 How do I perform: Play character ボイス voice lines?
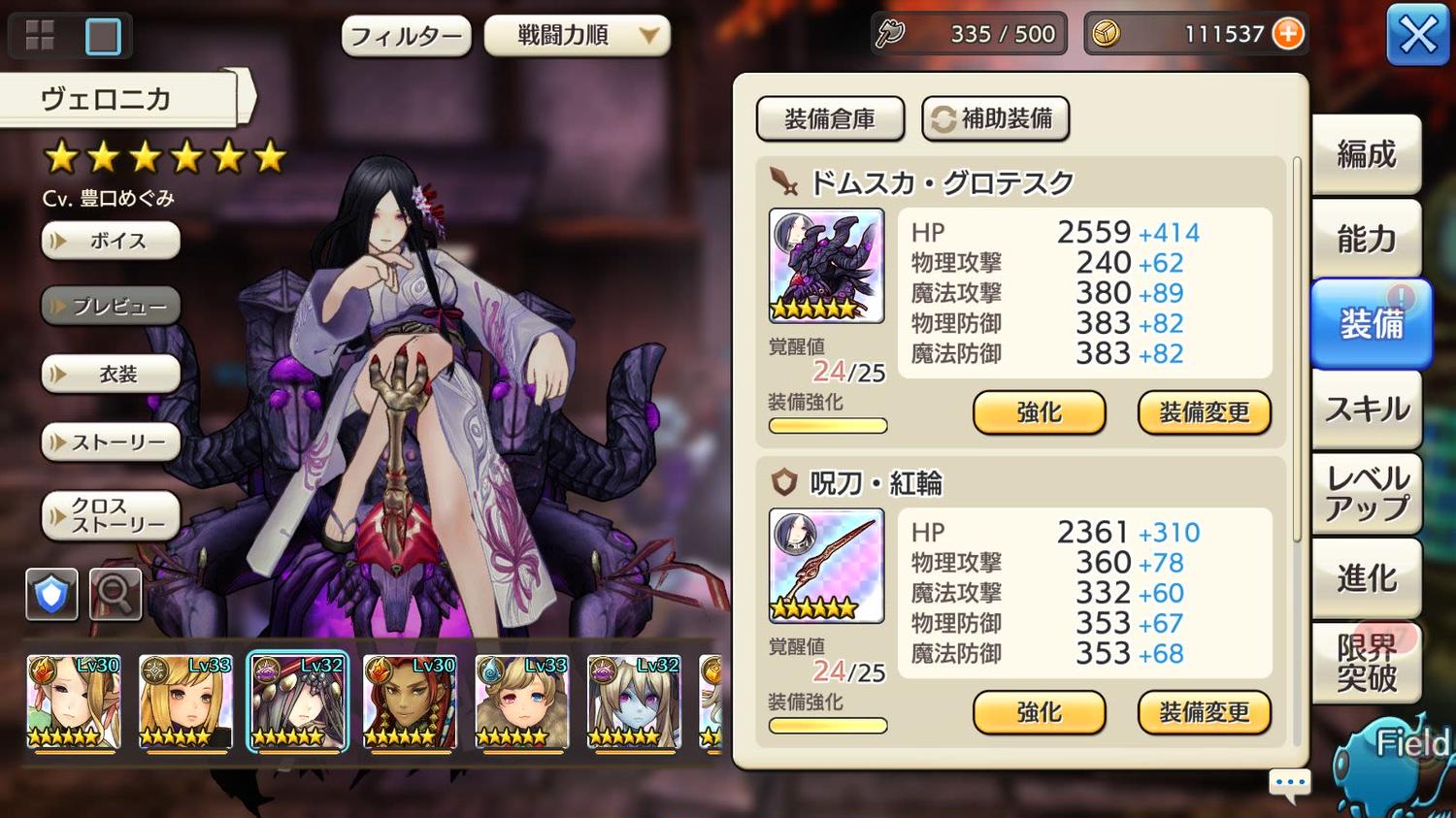click(x=111, y=241)
